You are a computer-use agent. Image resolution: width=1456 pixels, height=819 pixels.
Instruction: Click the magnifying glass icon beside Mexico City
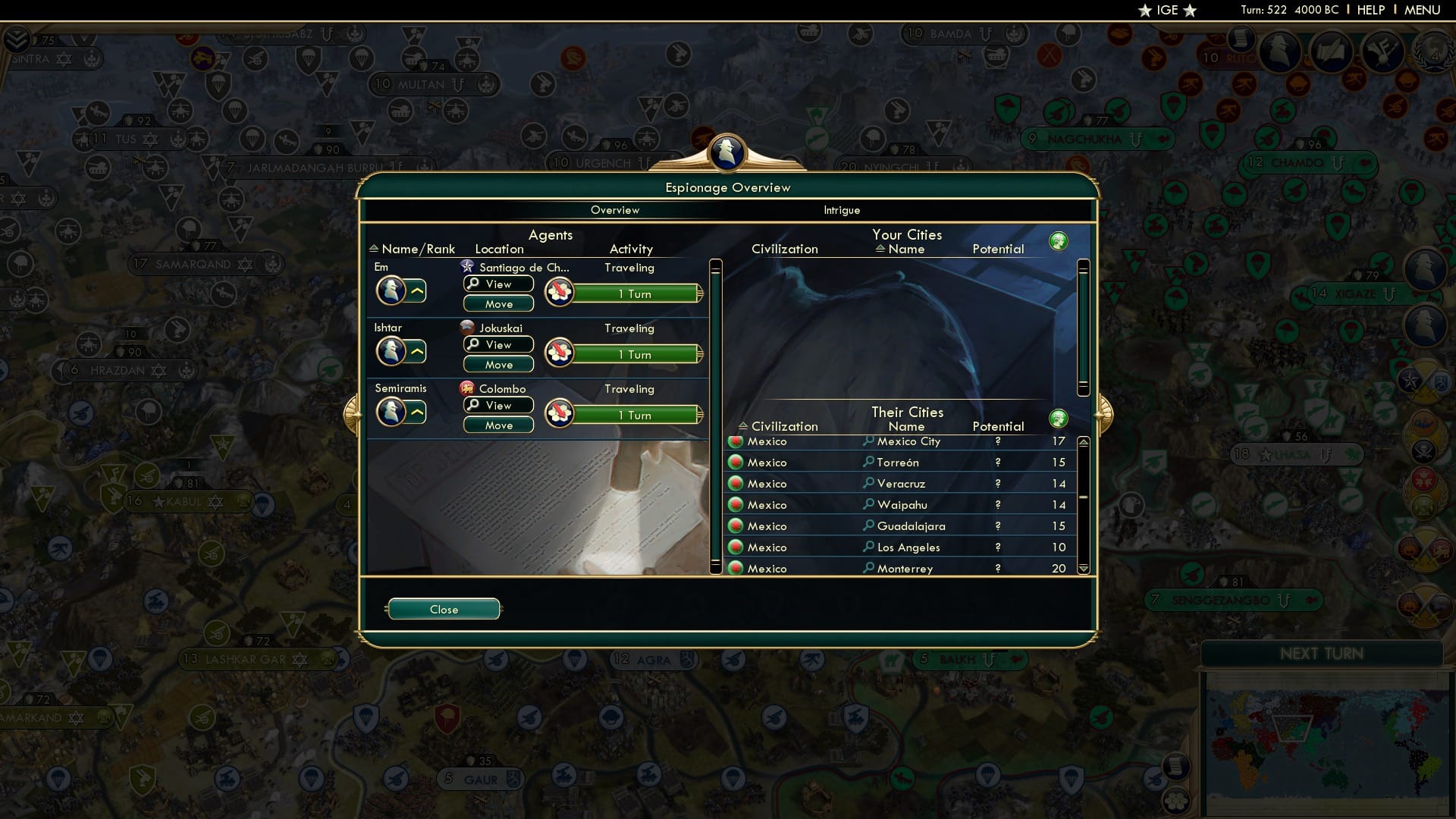[x=868, y=441]
